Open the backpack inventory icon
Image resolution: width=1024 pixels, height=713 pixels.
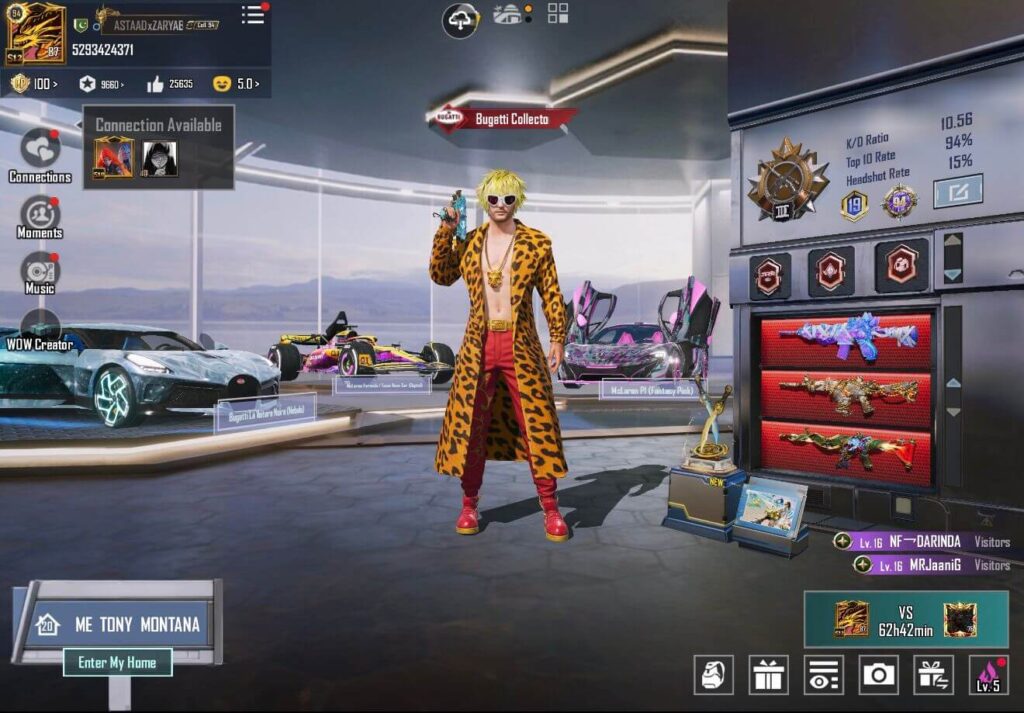coord(714,675)
